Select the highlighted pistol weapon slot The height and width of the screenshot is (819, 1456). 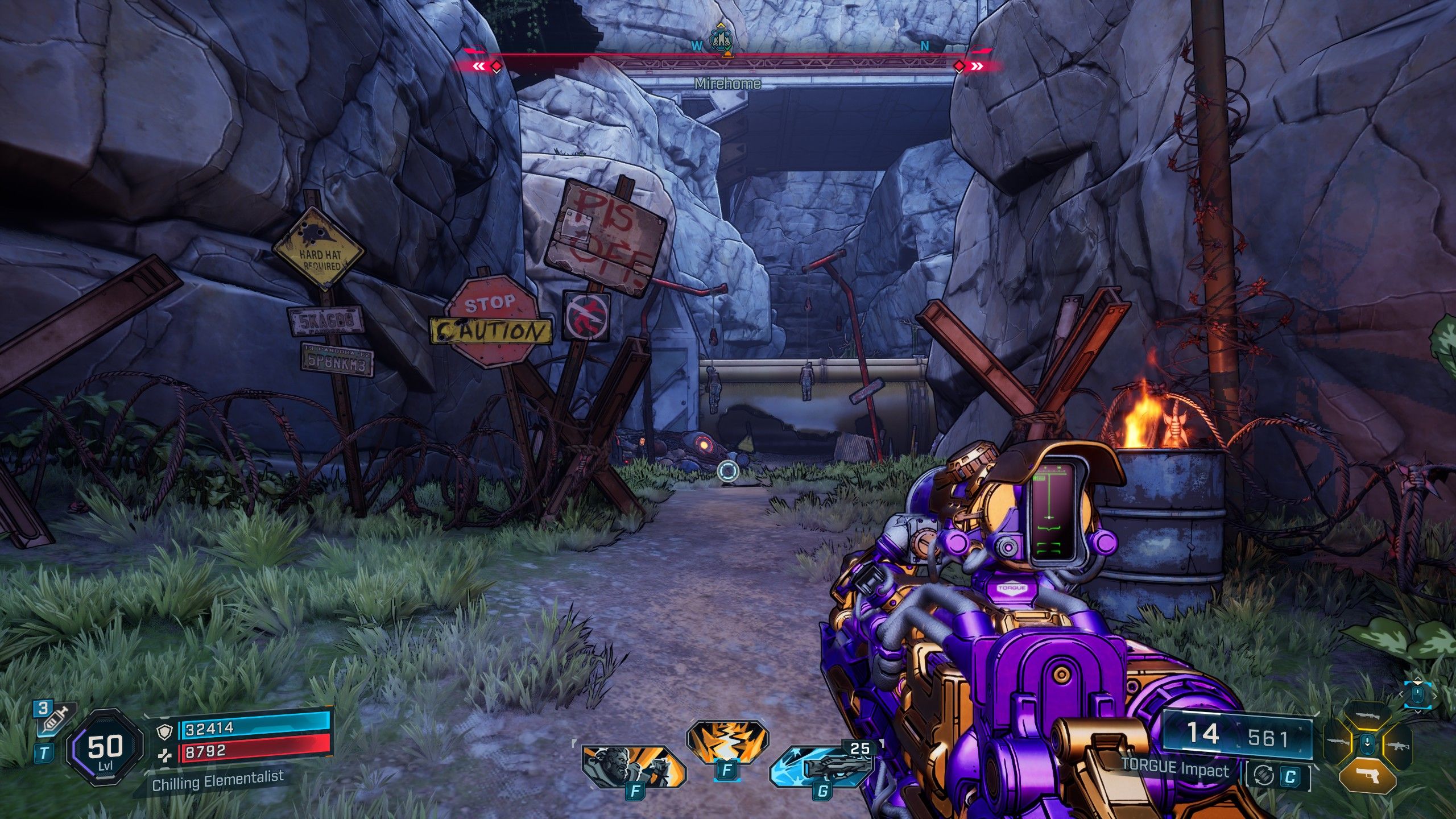pyautogui.click(x=1367, y=776)
